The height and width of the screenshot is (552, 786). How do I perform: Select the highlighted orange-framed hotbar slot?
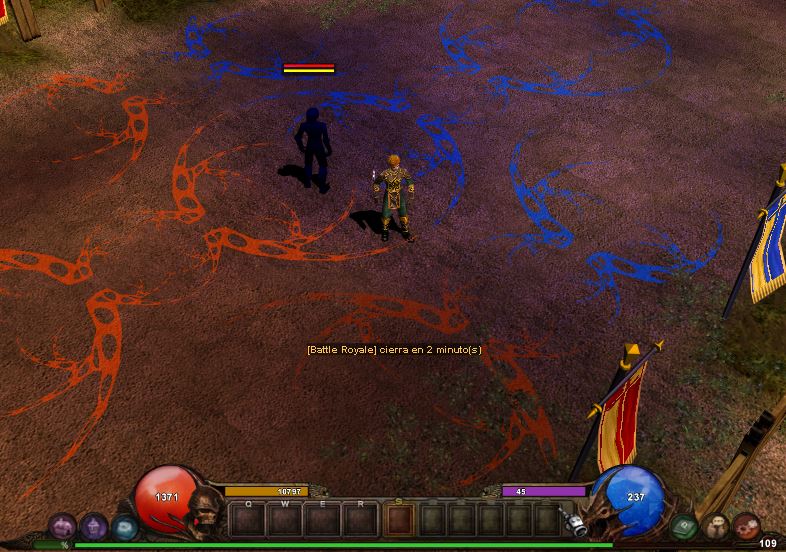tap(400, 519)
